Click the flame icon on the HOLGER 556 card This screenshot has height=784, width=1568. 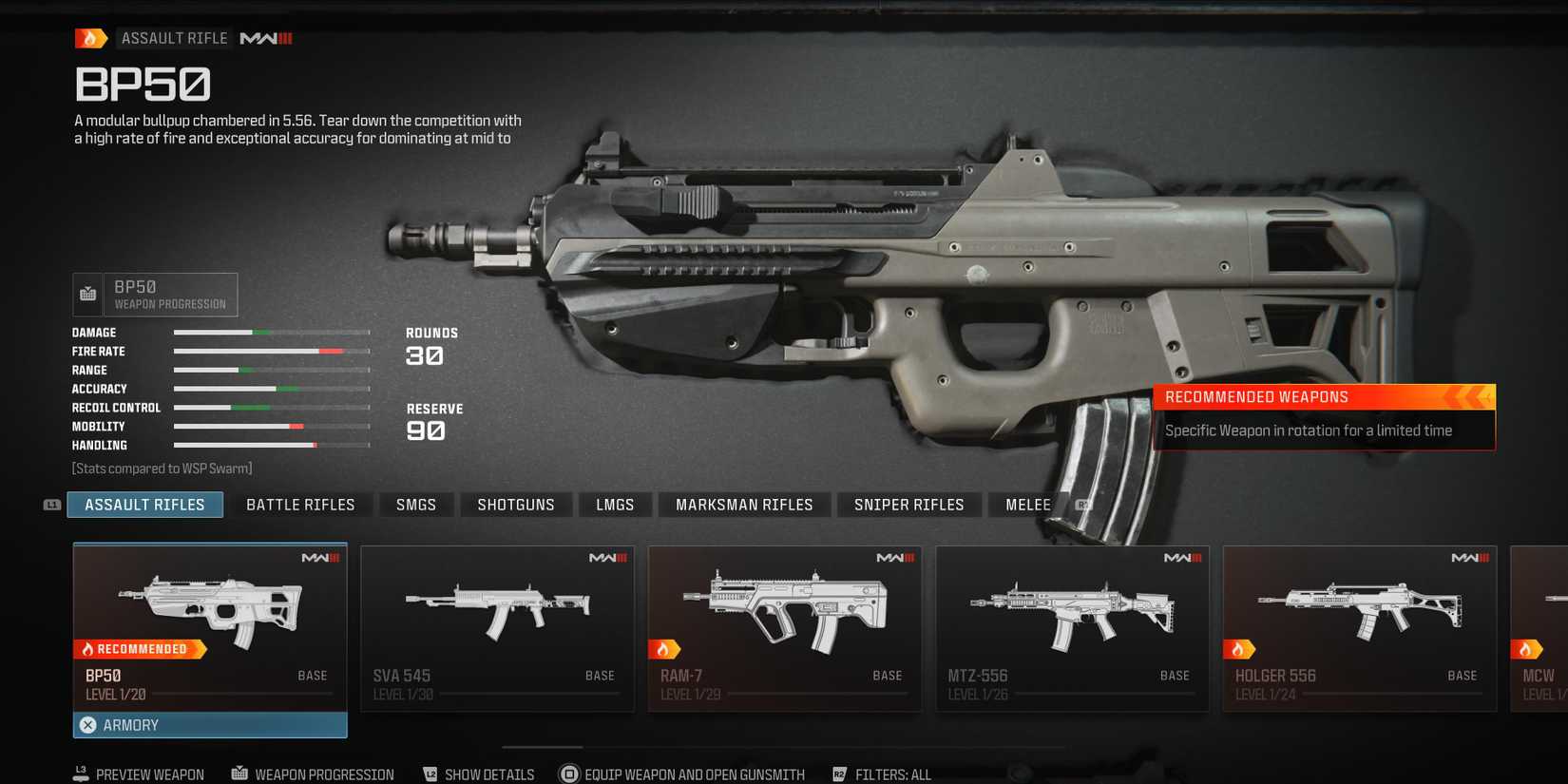pyautogui.click(x=1241, y=648)
